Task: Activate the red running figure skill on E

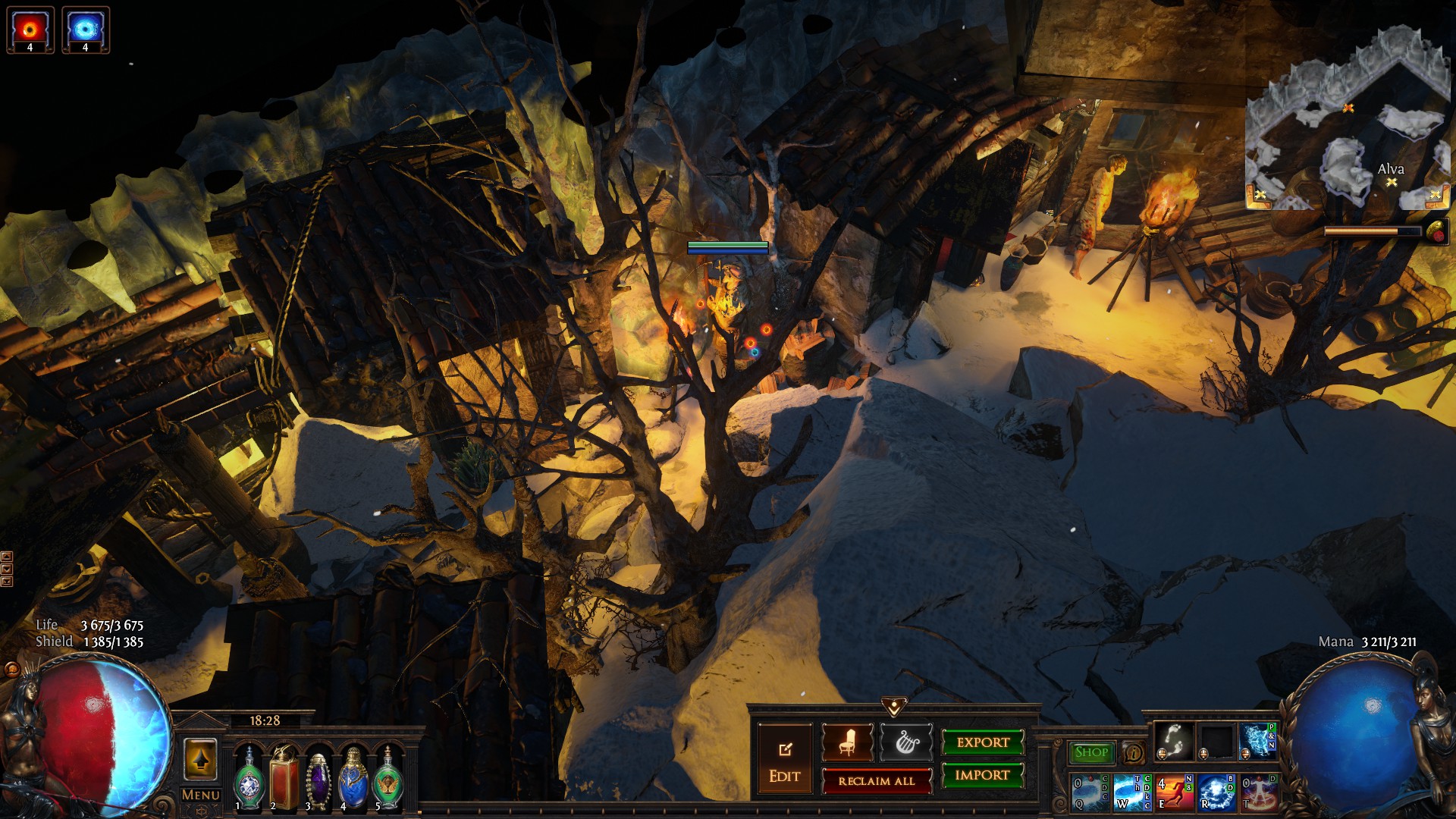Action: [x=1174, y=792]
